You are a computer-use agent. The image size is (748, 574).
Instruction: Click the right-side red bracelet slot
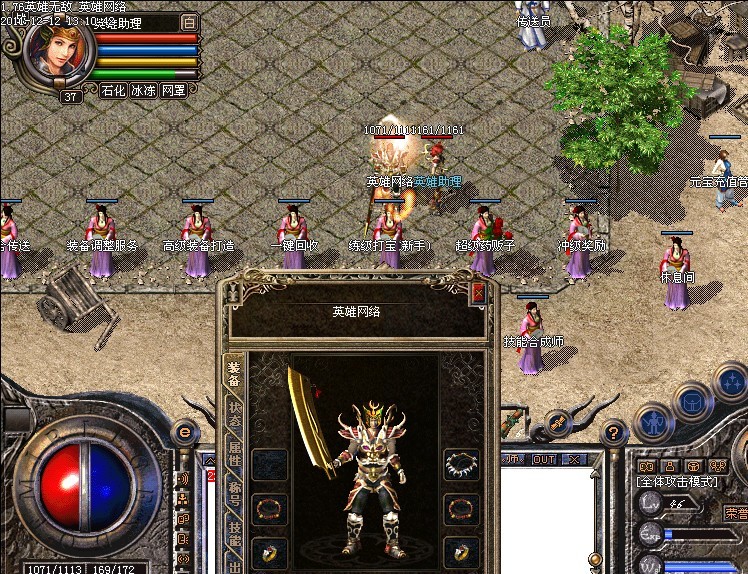[x=460, y=508]
